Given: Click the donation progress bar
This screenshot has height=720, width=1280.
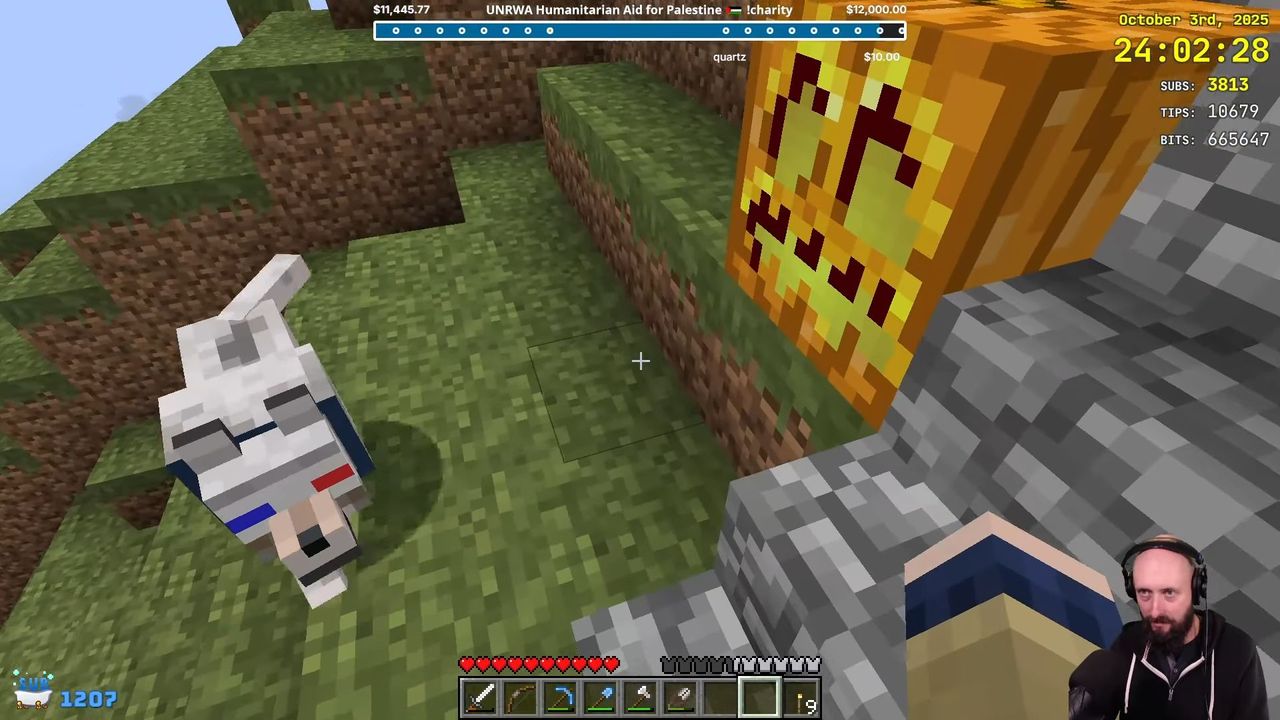Looking at the screenshot, I should point(640,31).
